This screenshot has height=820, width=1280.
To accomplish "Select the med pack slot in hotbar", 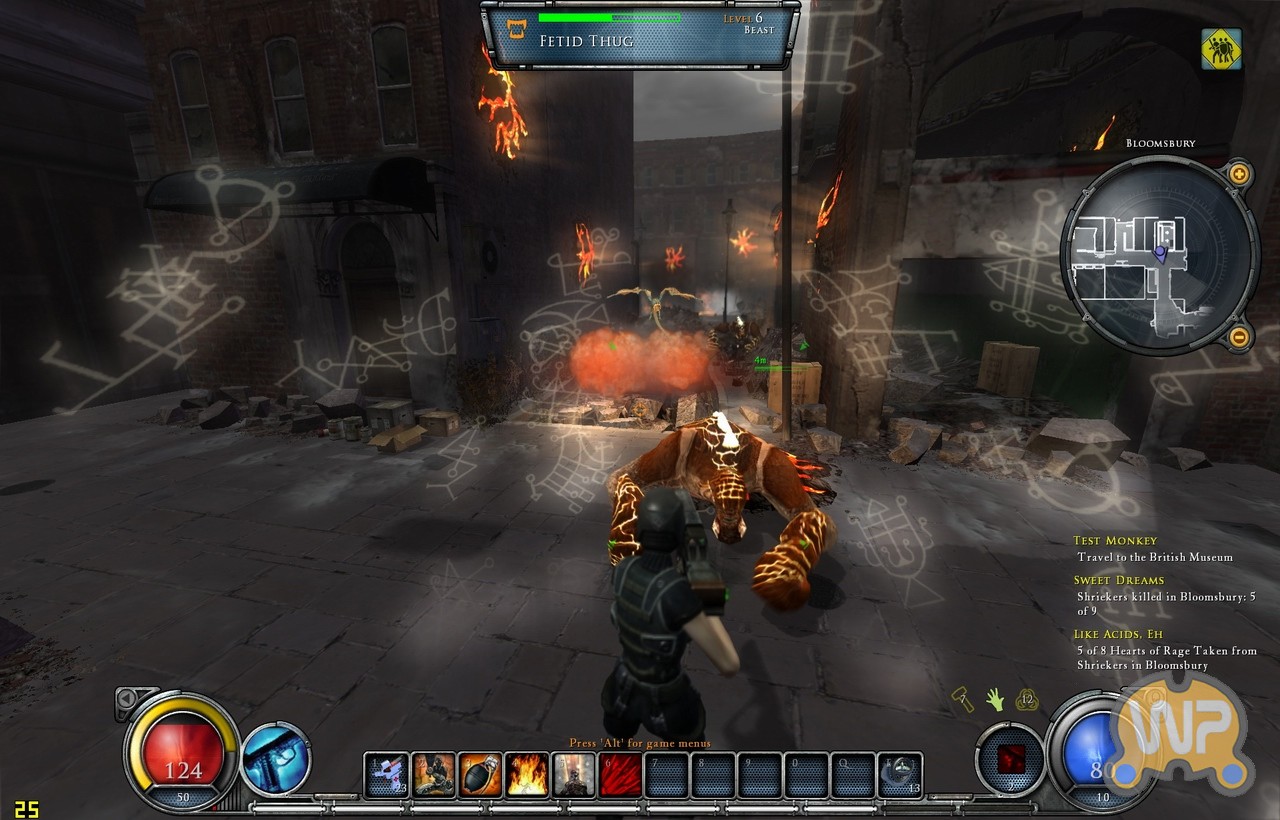I will pos(386,775).
